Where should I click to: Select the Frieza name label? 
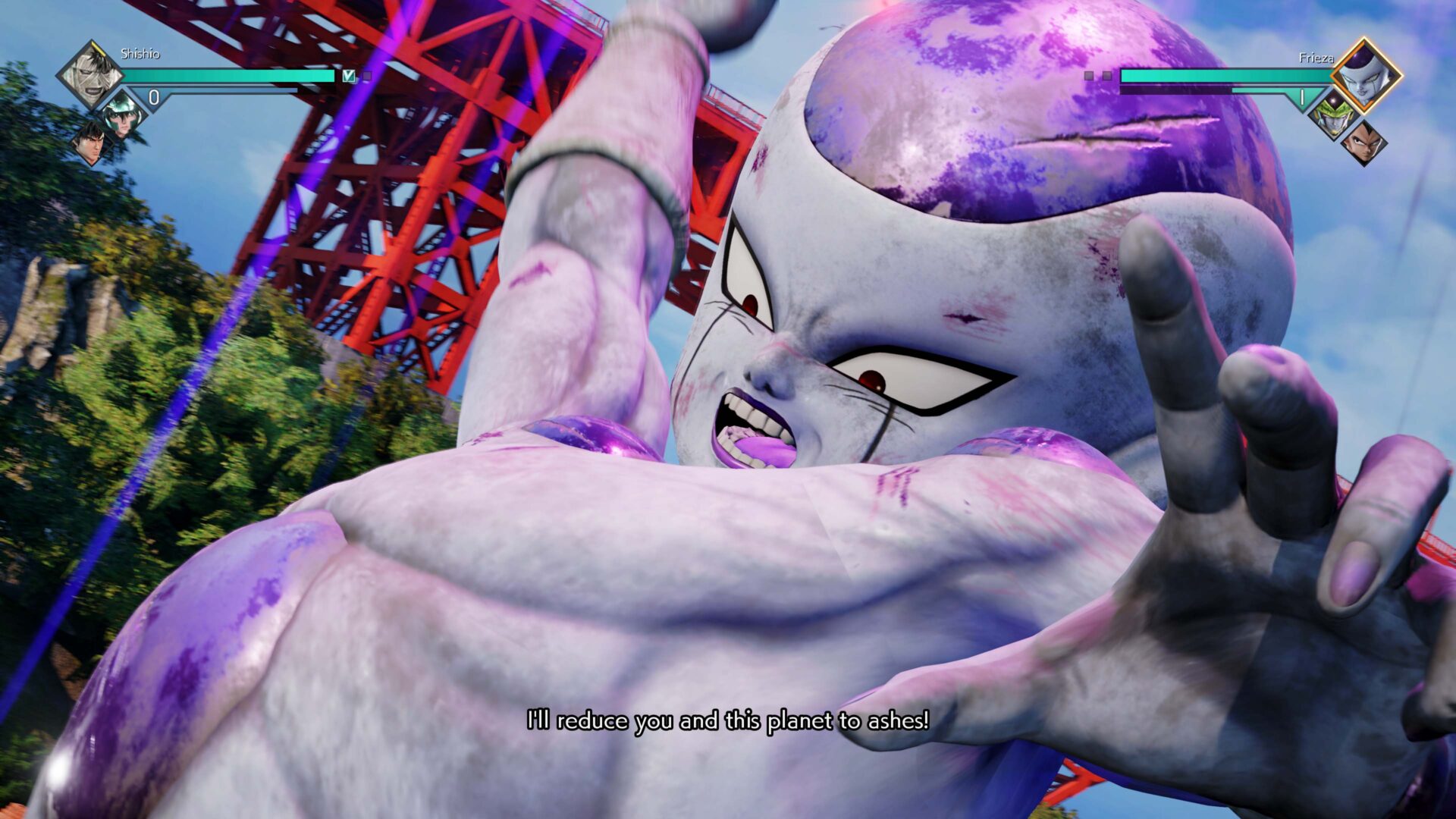click(x=1316, y=57)
